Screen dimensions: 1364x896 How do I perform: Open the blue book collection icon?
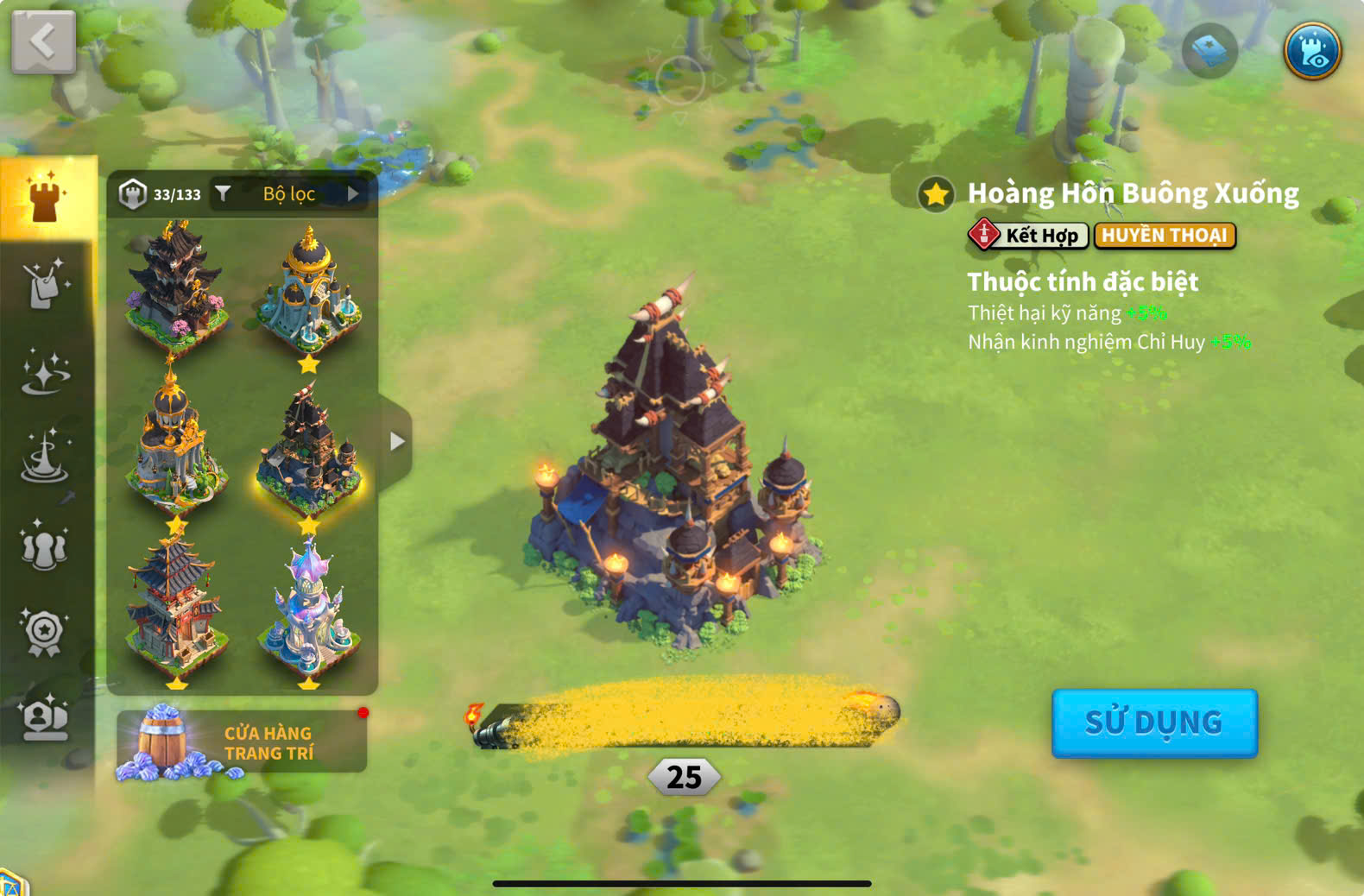[1209, 51]
